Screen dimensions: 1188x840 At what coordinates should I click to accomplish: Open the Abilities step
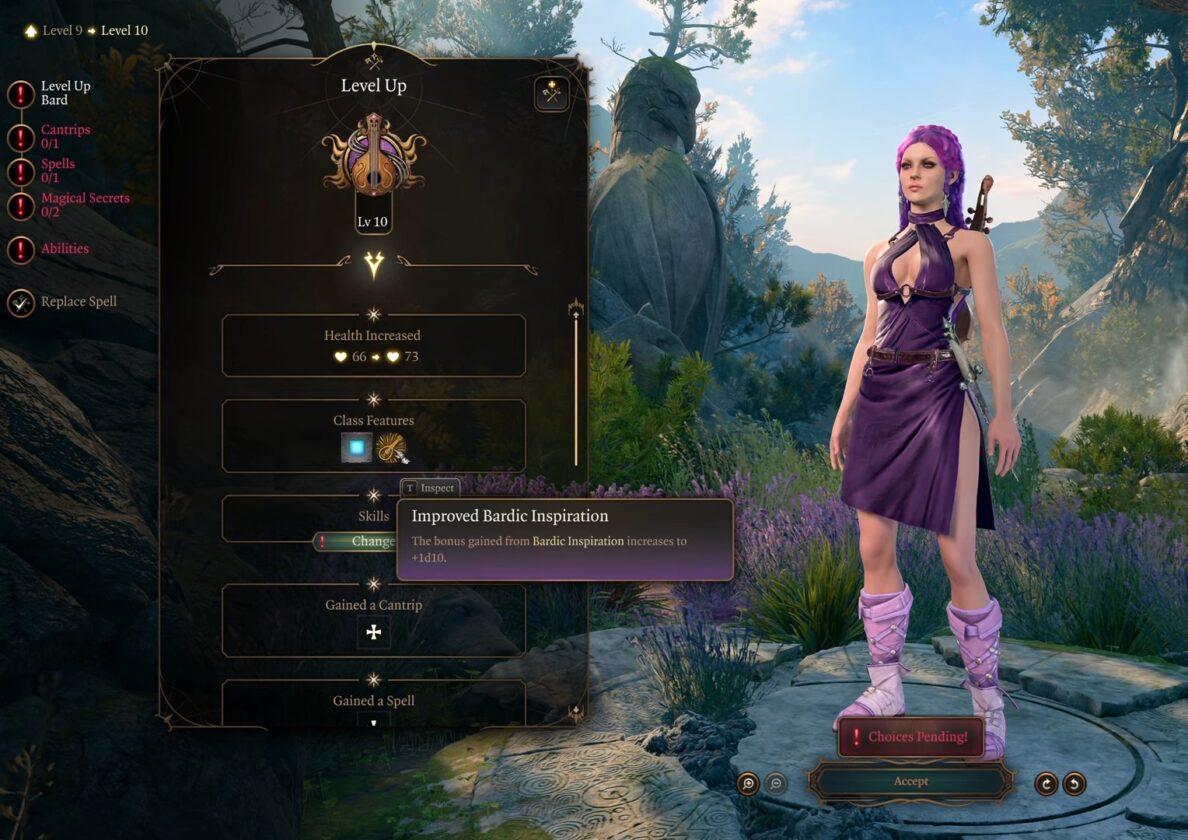click(x=64, y=249)
